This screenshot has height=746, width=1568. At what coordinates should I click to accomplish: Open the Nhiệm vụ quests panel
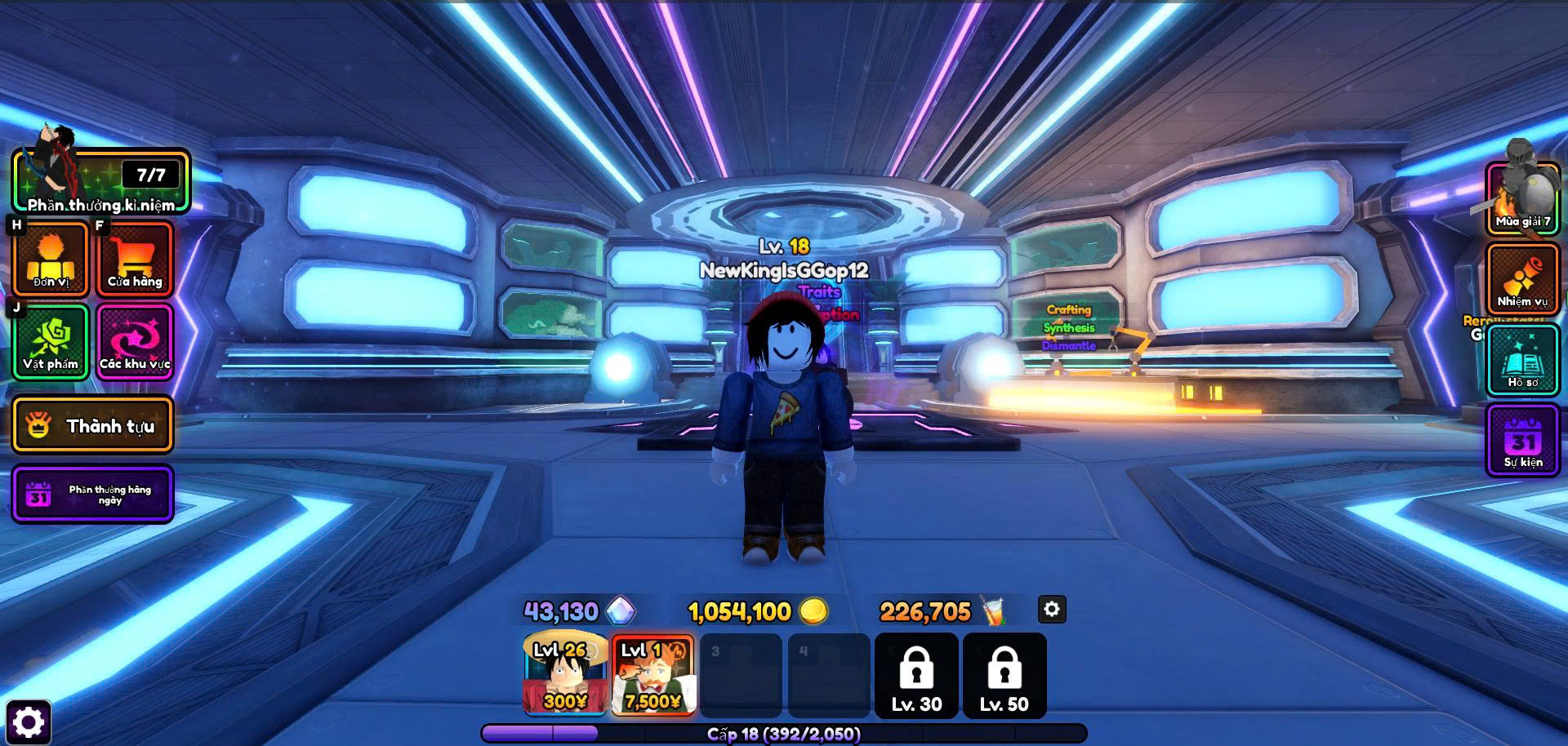coord(1523,278)
